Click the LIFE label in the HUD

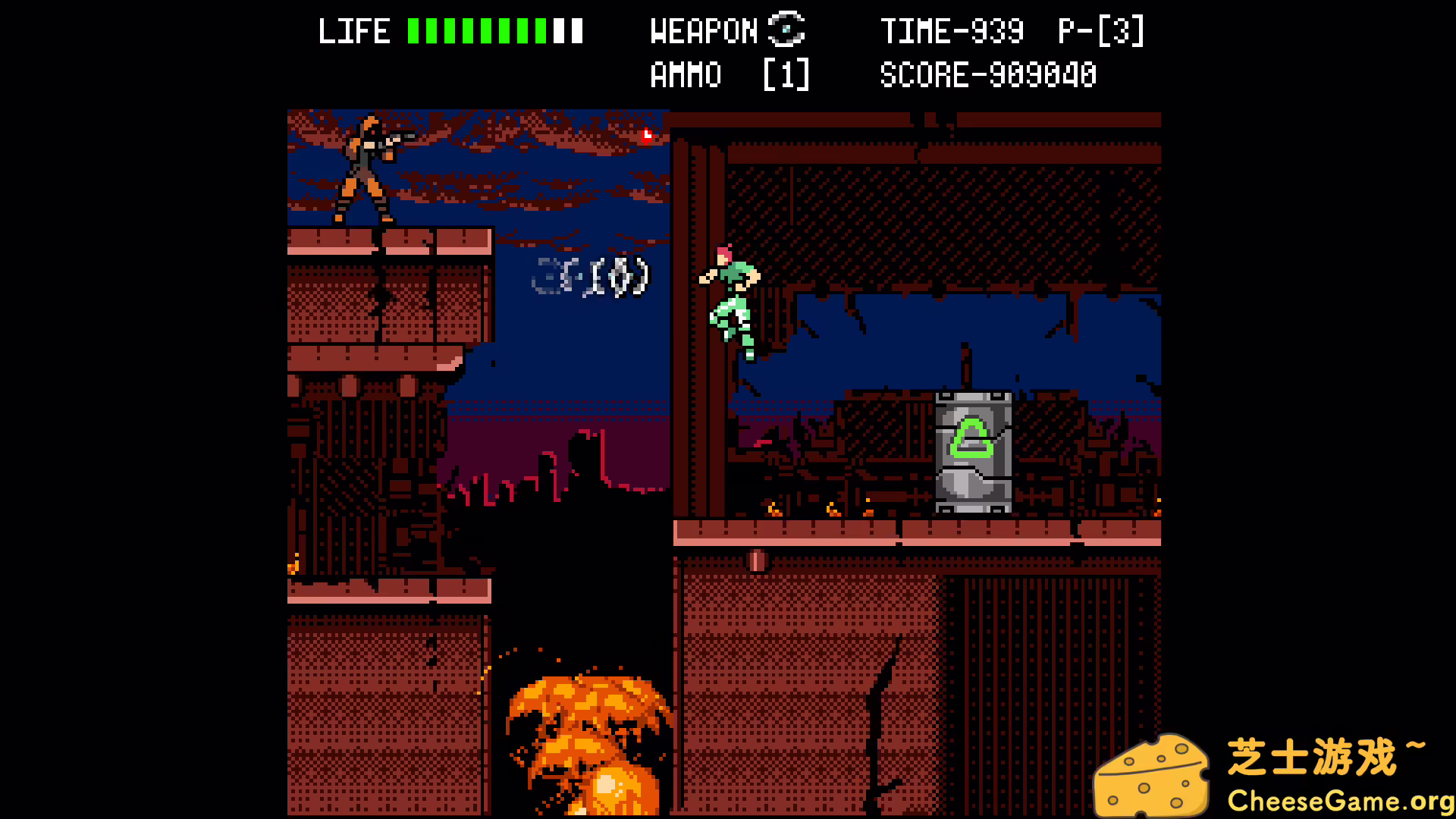click(x=353, y=31)
